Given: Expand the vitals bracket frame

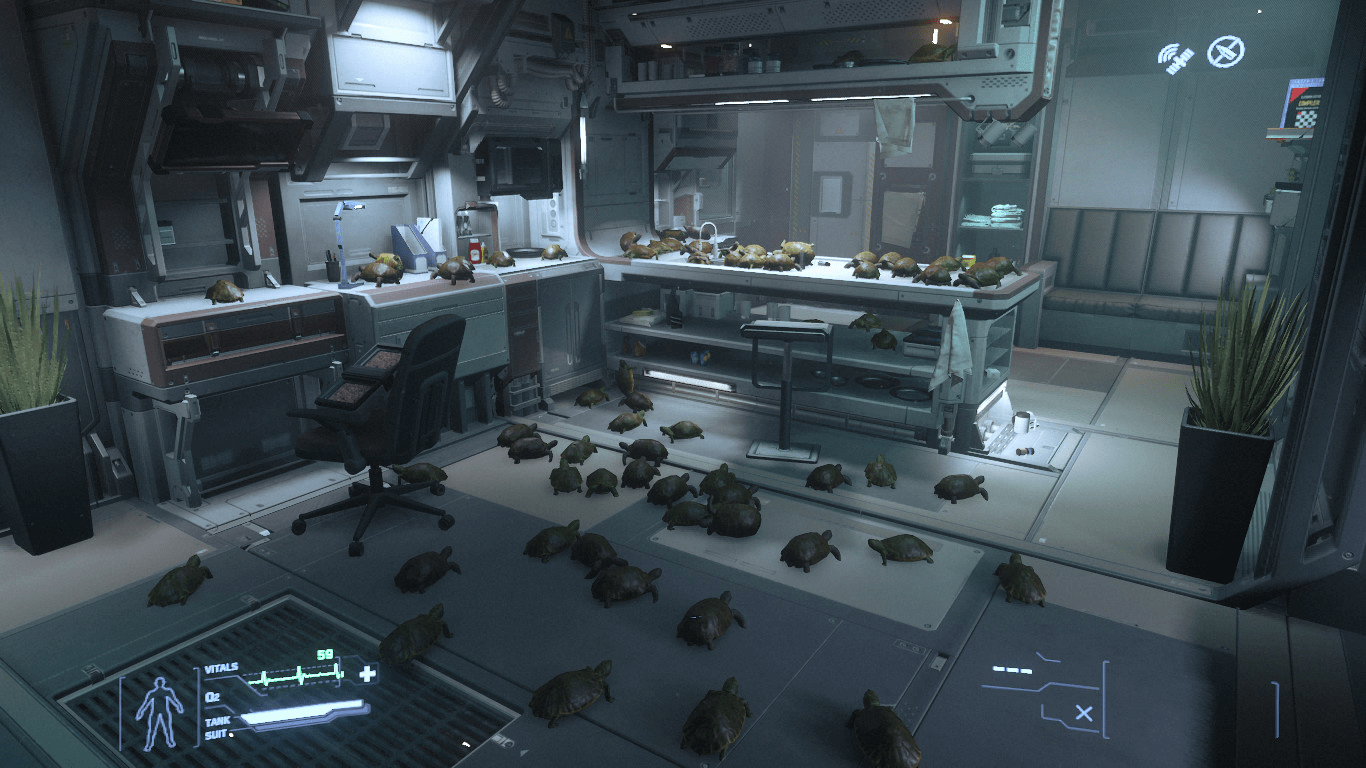Looking at the screenshot, I should [x=198, y=705].
